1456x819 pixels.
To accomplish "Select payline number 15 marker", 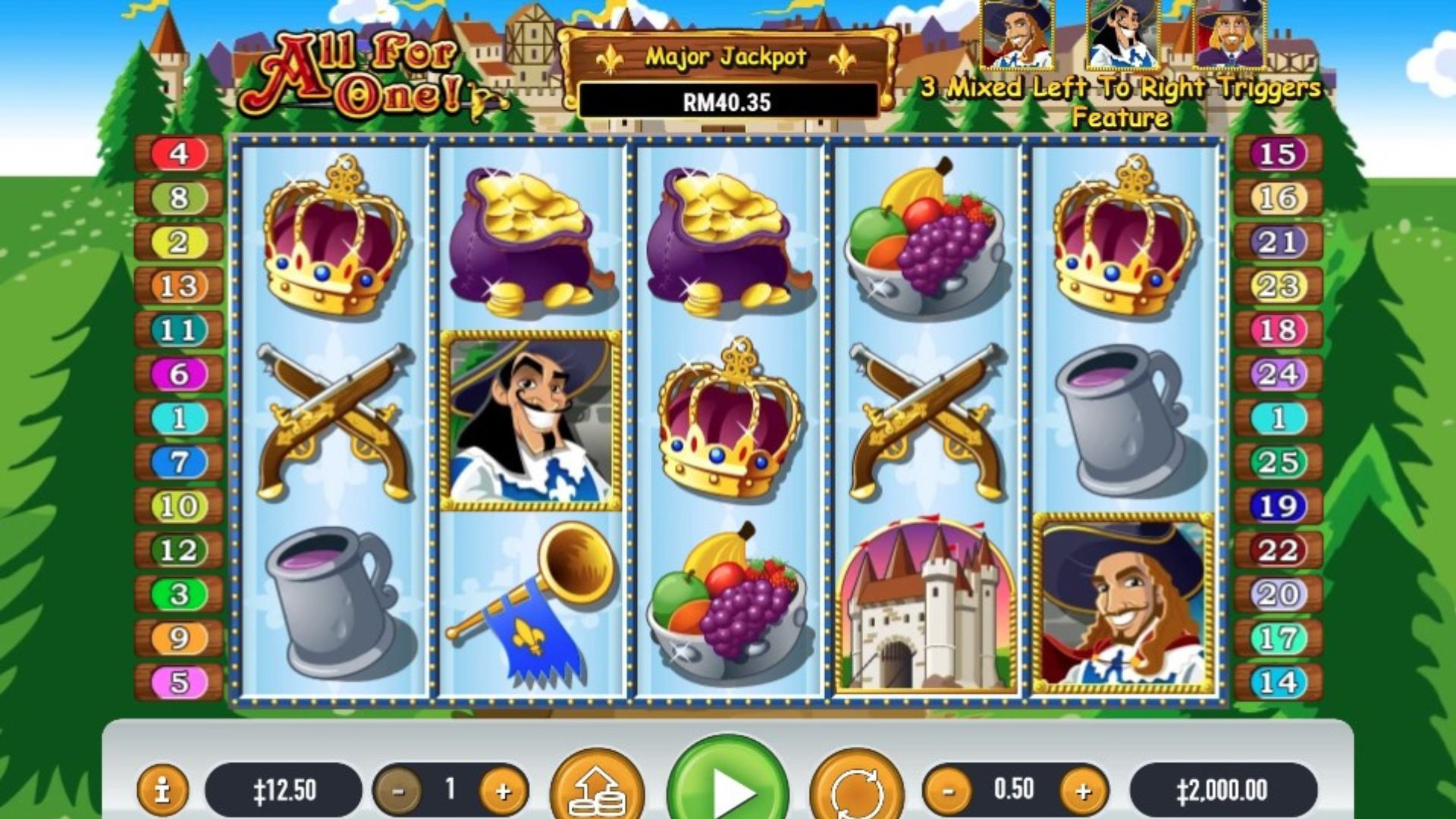I will click(1279, 154).
